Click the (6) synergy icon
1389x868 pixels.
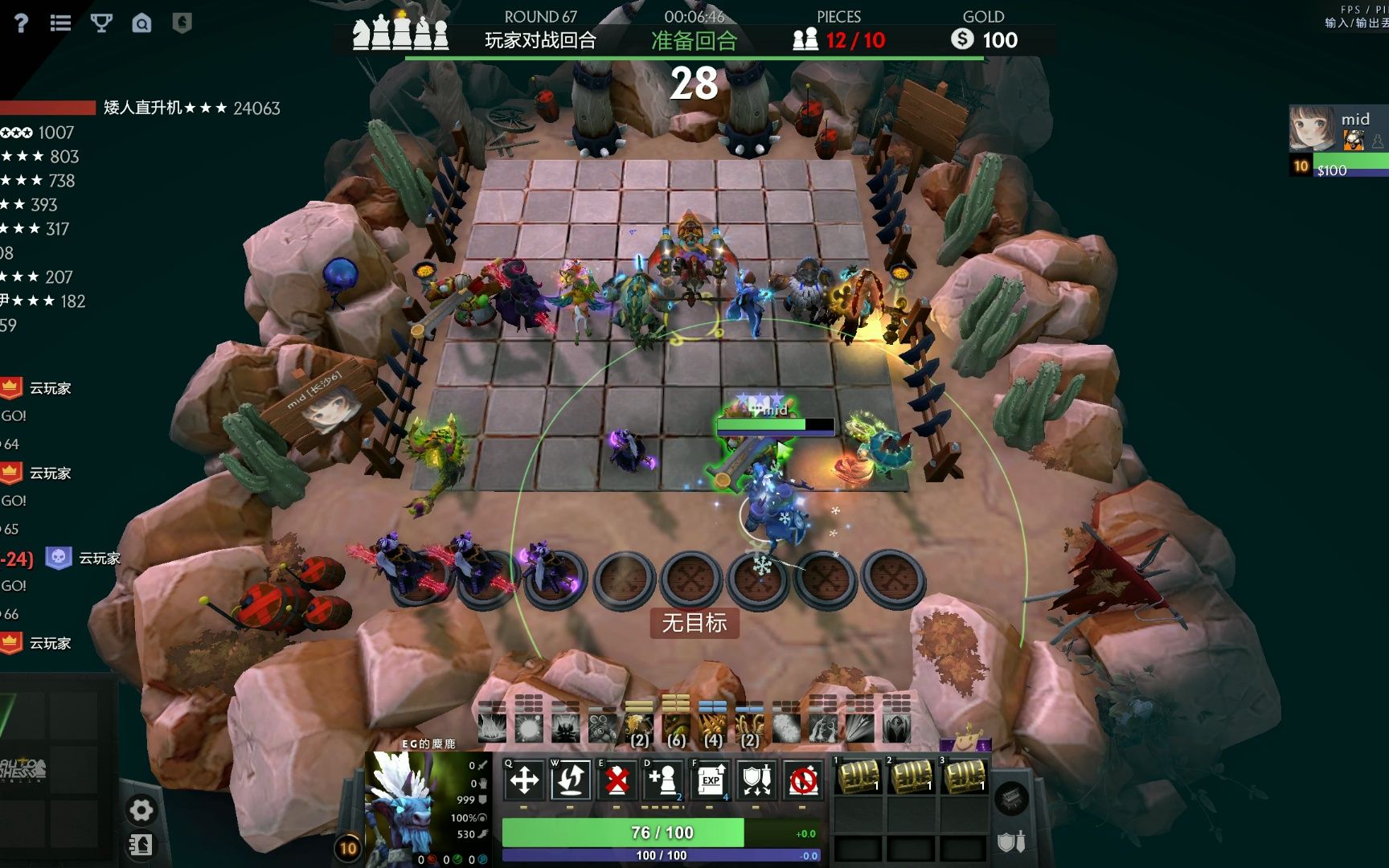[x=676, y=728]
